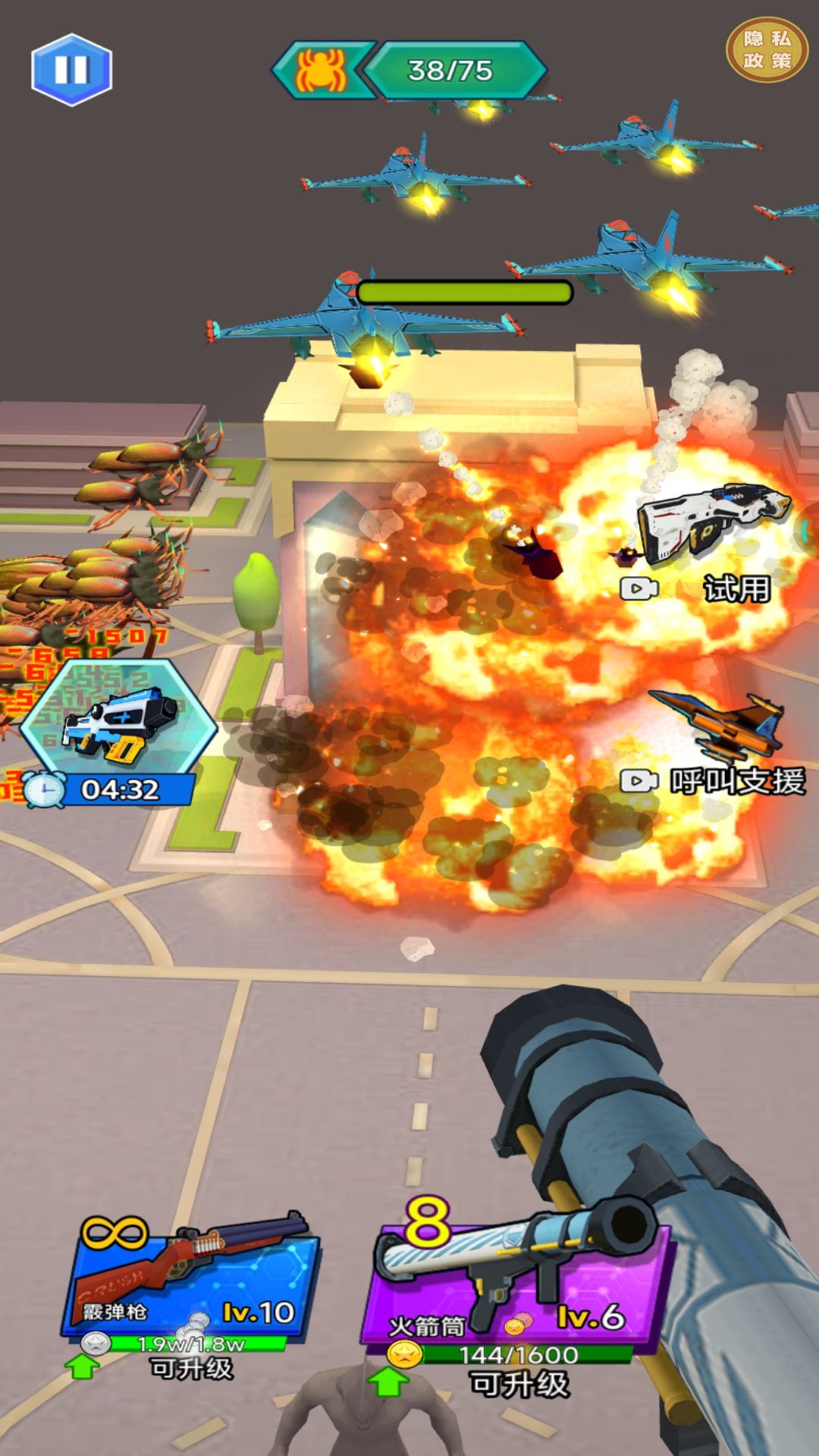
Task: Pause the game with the blue hexagon button
Action: tap(72, 70)
